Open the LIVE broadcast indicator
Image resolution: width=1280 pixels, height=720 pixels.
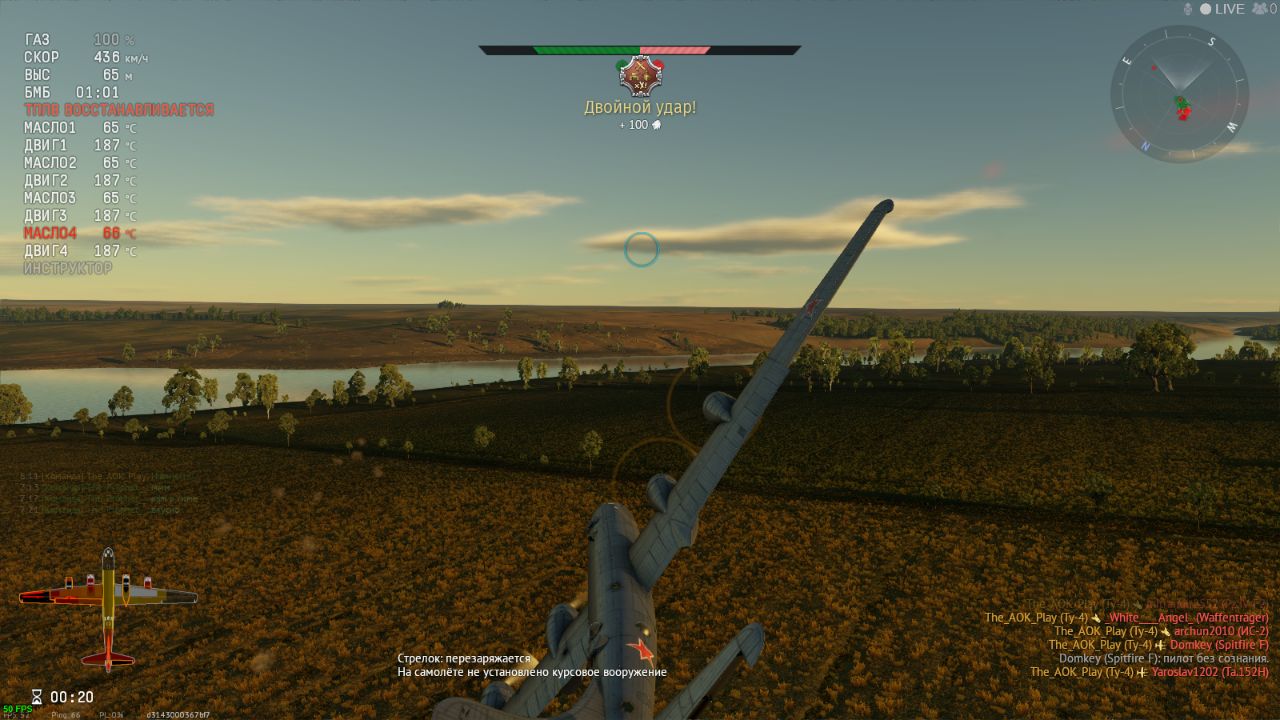pyautogui.click(x=1222, y=9)
